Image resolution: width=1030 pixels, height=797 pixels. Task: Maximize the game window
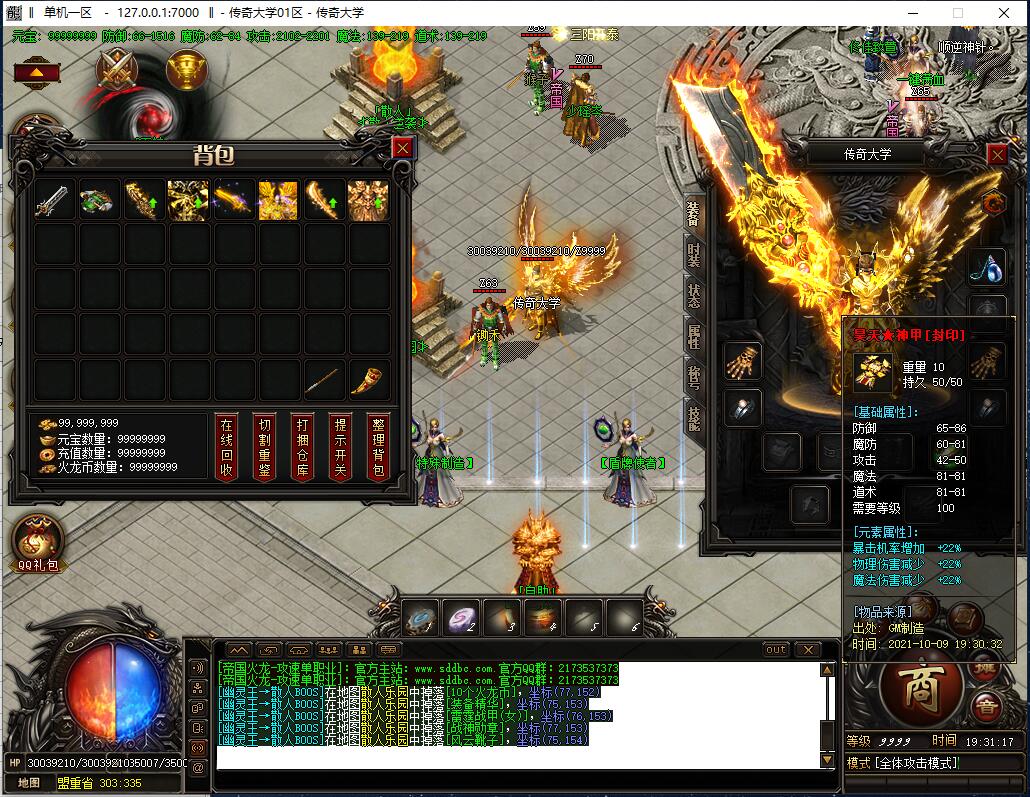[958, 13]
